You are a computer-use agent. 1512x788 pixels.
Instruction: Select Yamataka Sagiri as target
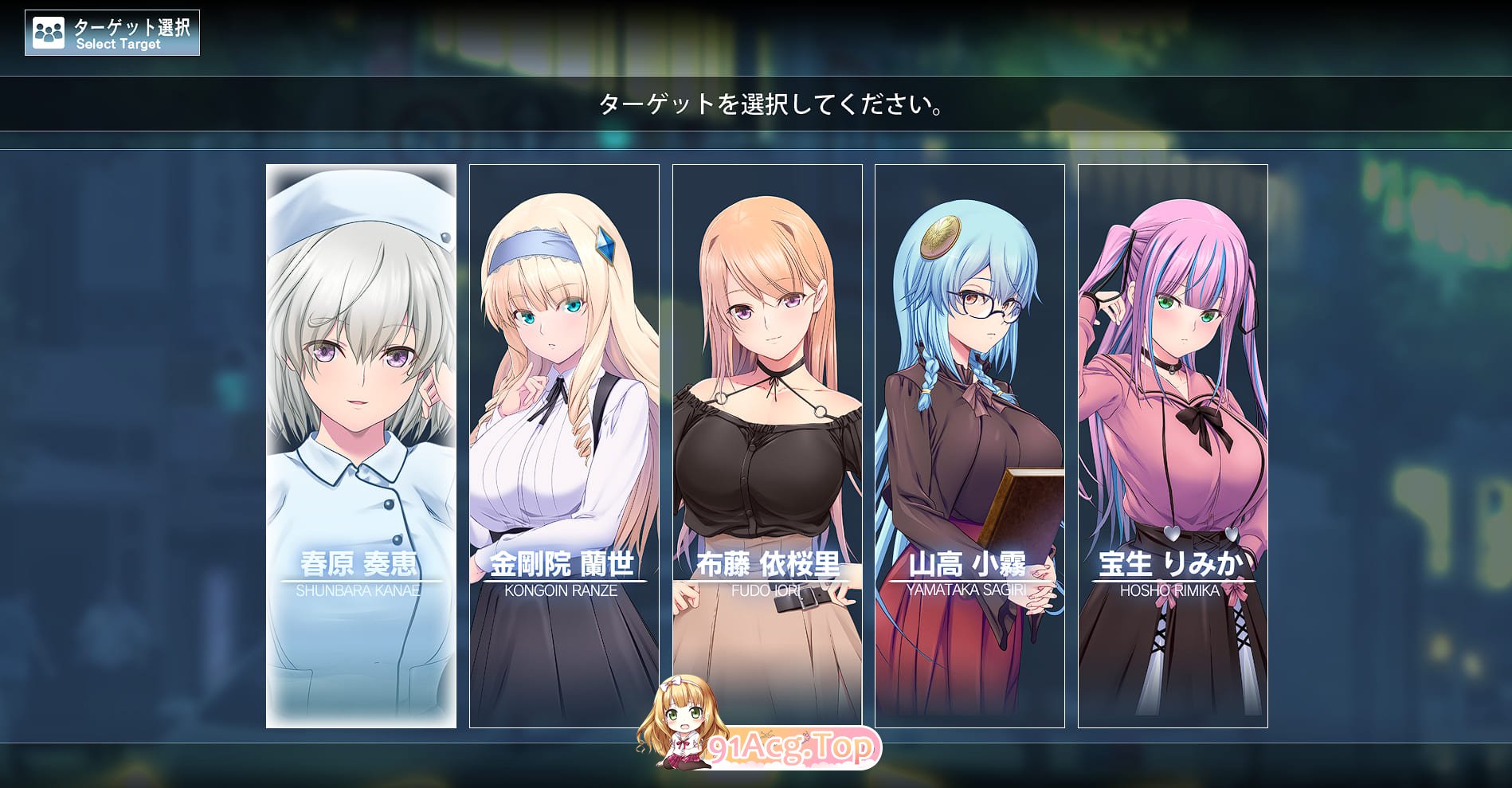(969, 445)
